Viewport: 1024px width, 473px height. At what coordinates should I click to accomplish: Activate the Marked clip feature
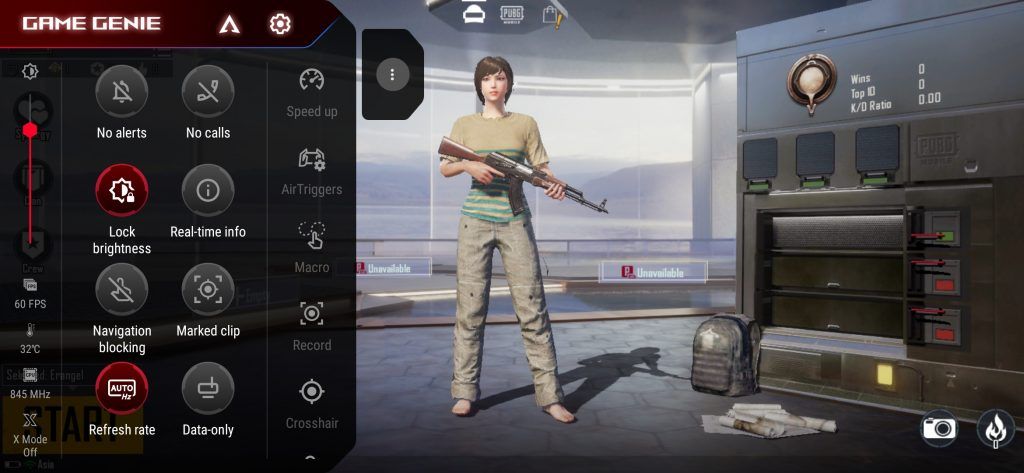208,289
